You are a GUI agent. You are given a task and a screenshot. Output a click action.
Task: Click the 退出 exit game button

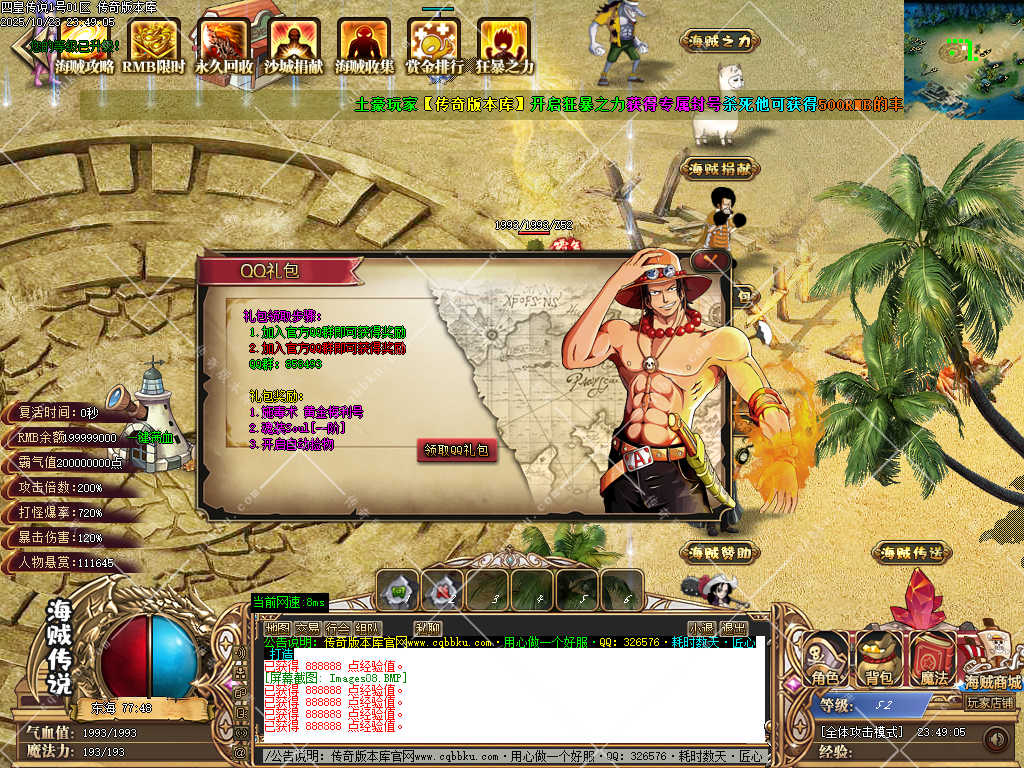[x=734, y=628]
